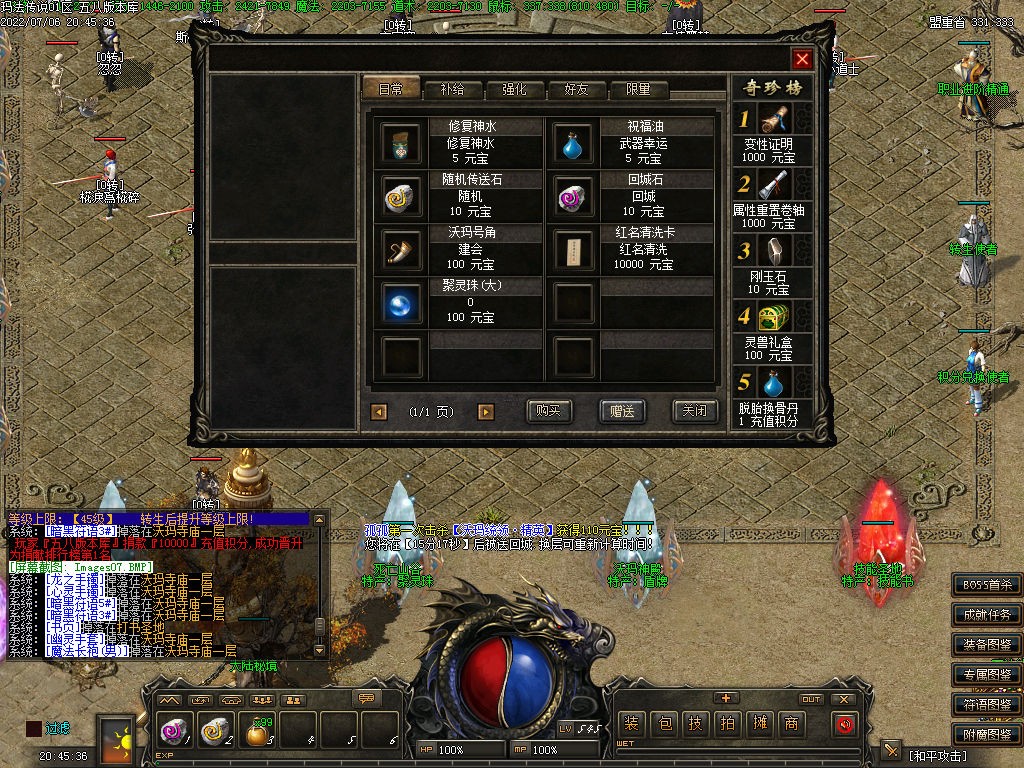Click the 购买 buy button
This screenshot has height=768, width=1024.
pyautogui.click(x=549, y=411)
